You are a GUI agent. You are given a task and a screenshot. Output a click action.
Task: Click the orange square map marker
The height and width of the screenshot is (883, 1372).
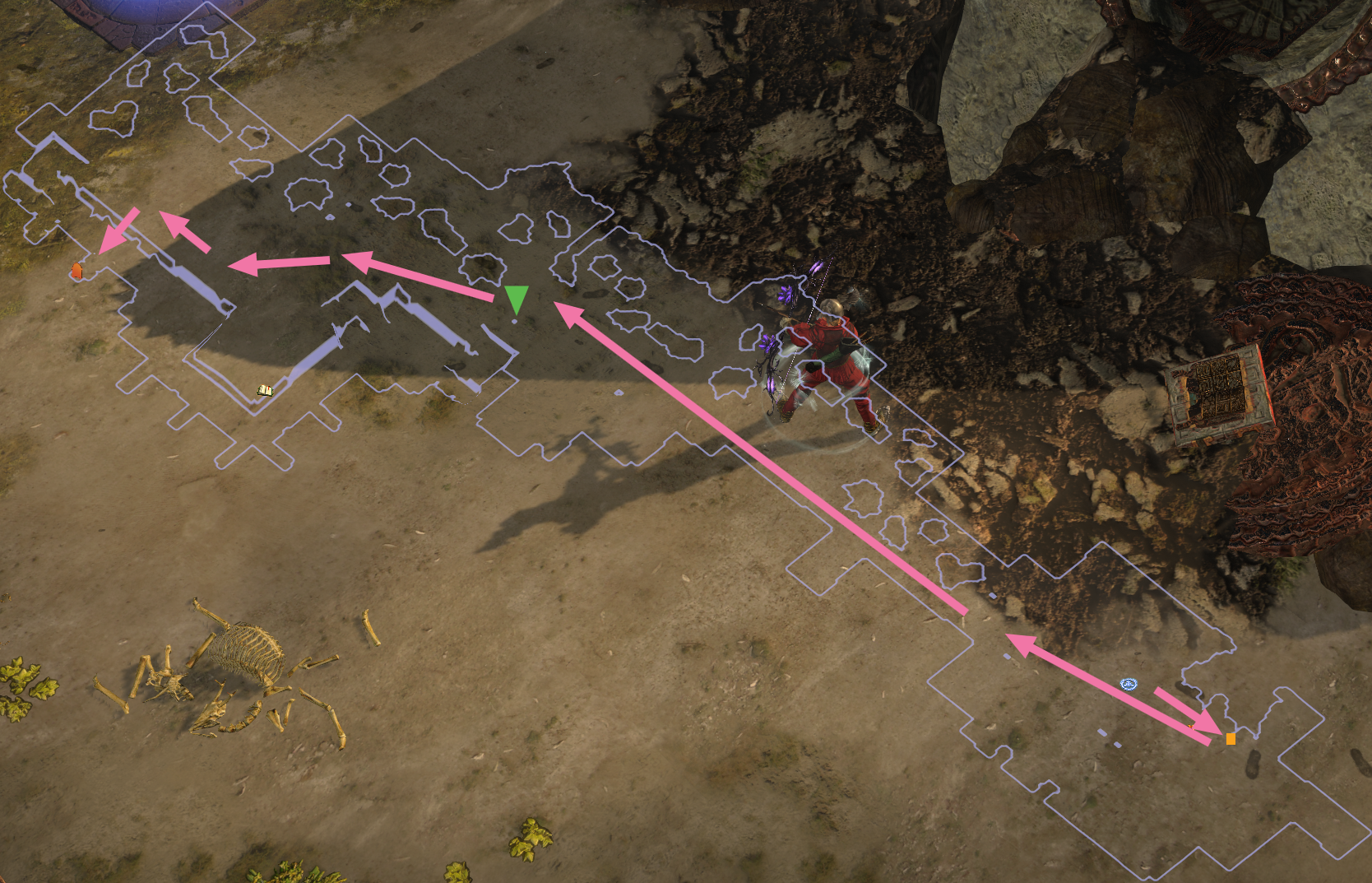point(1231,739)
